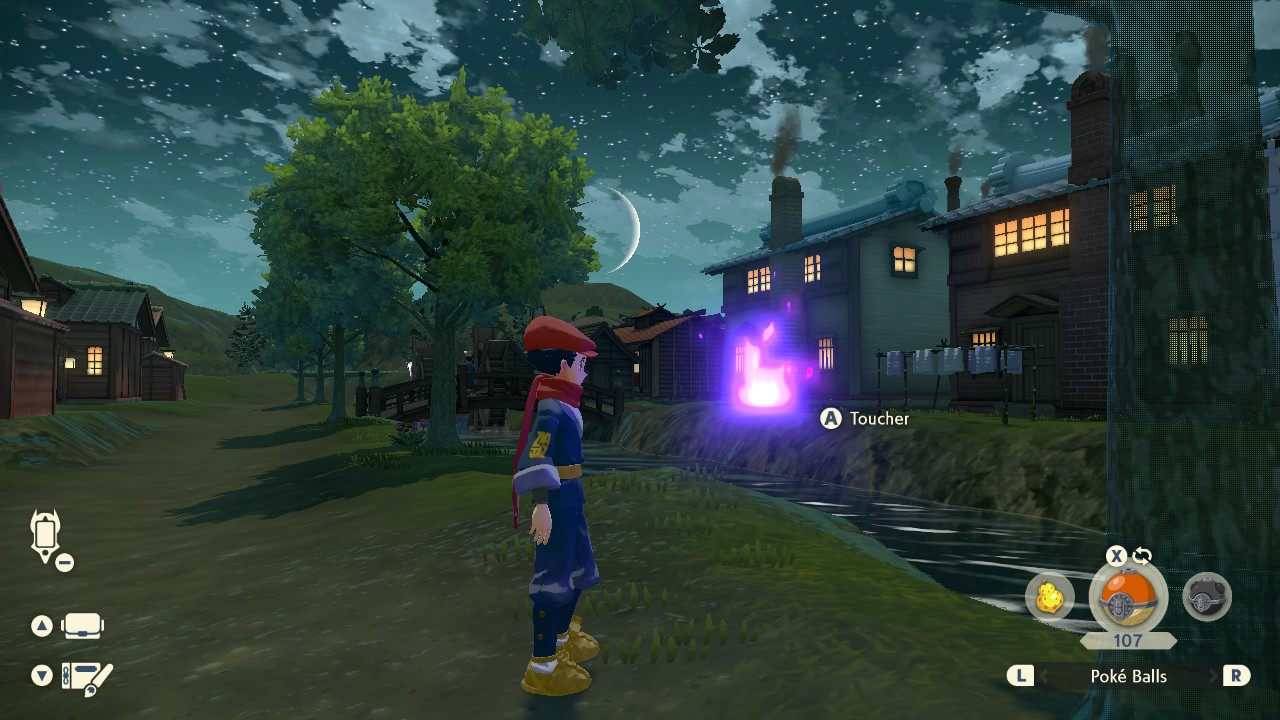Open the satchel bag icon
Viewport: 1280px width, 720px height.
coord(83,627)
